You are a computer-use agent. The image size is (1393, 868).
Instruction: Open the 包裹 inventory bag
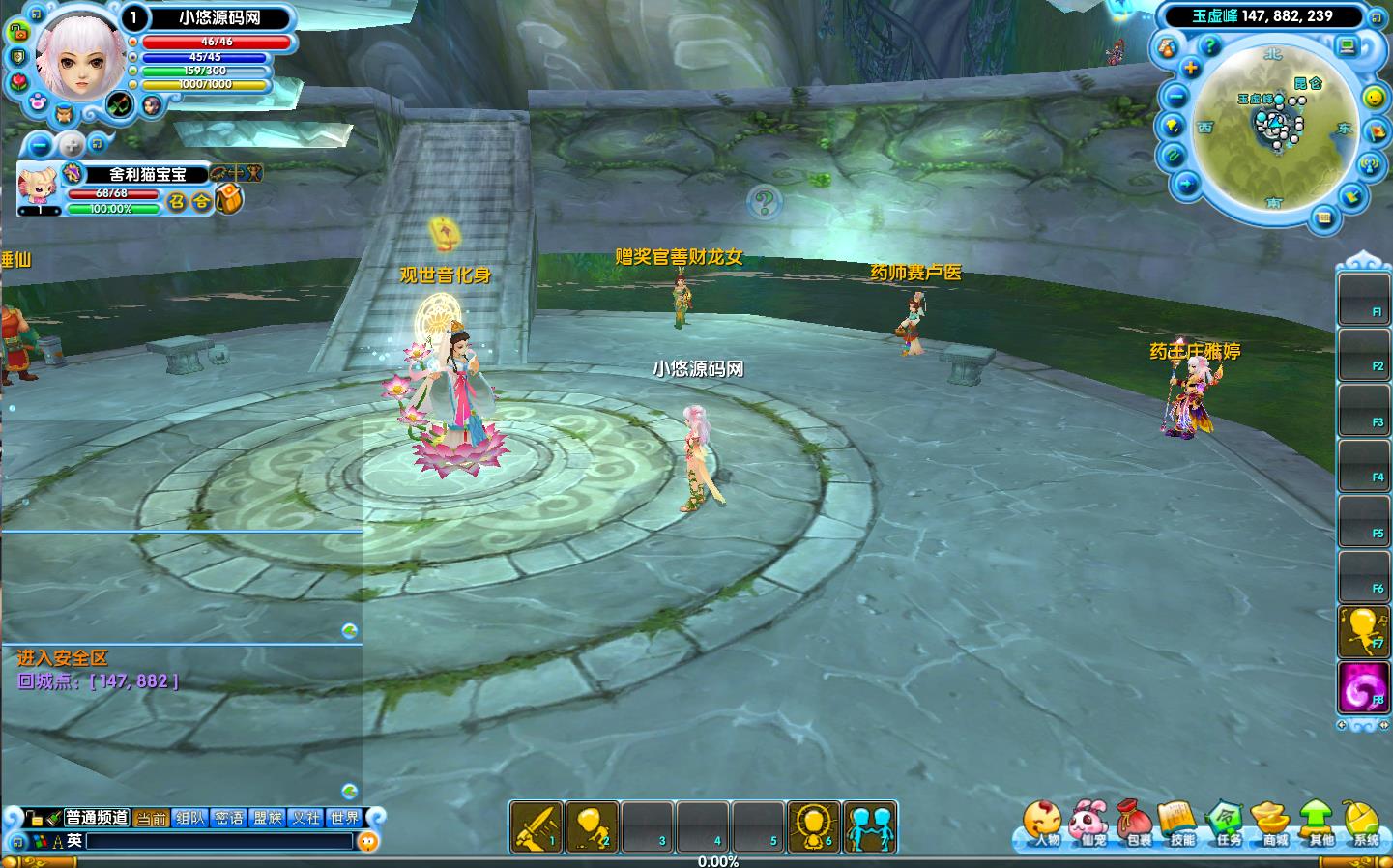(x=1136, y=825)
